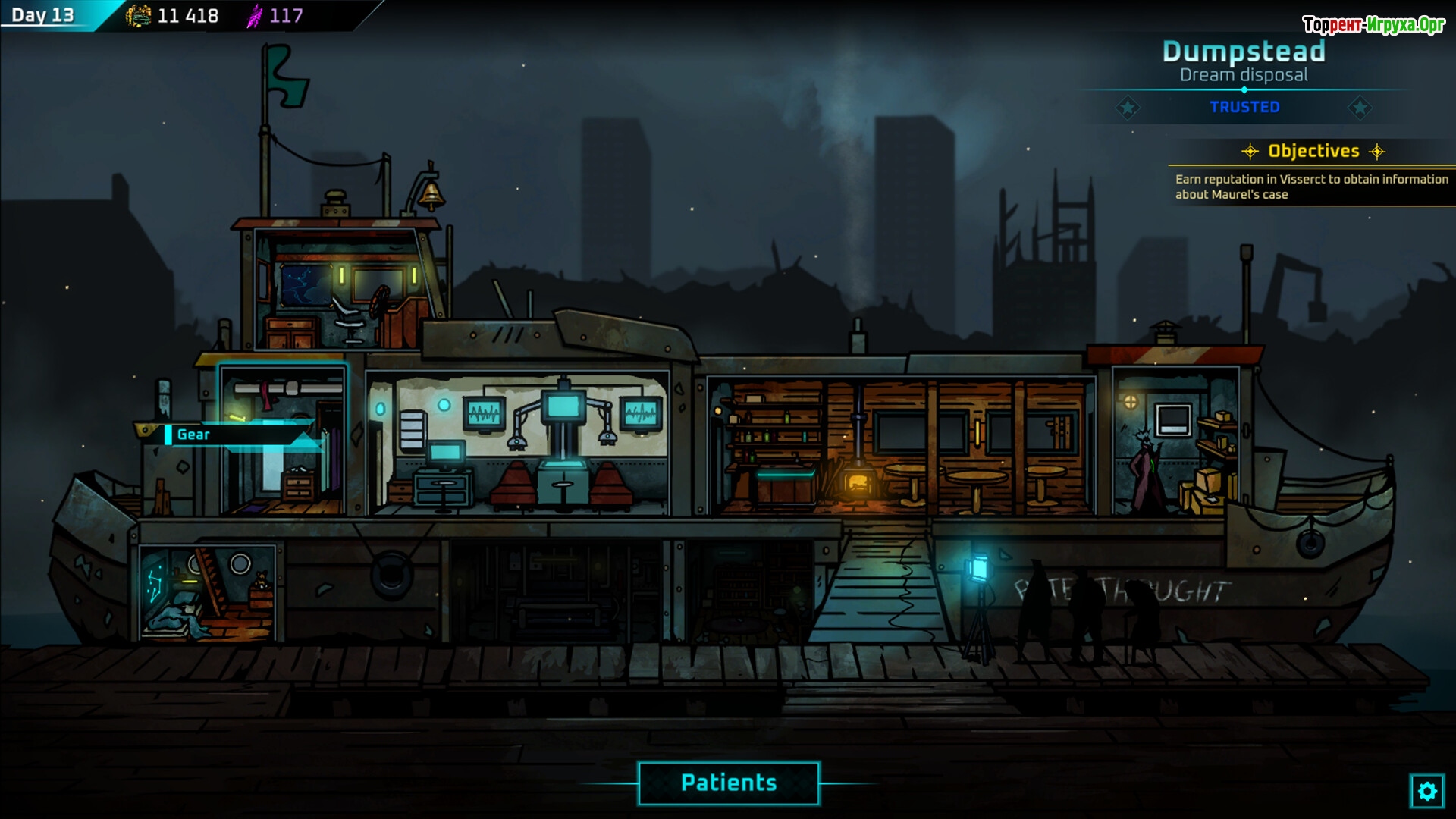Open settings with the gear icon
The image size is (1456, 819).
(x=1426, y=792)
